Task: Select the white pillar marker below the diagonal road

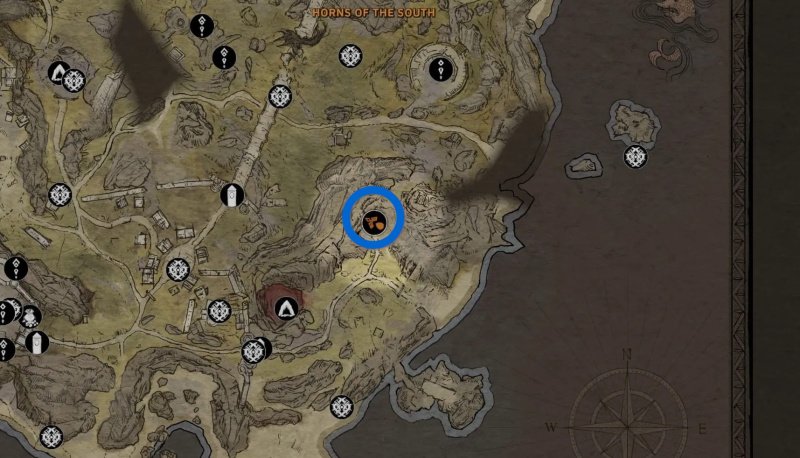Action: tap(232, 194)
